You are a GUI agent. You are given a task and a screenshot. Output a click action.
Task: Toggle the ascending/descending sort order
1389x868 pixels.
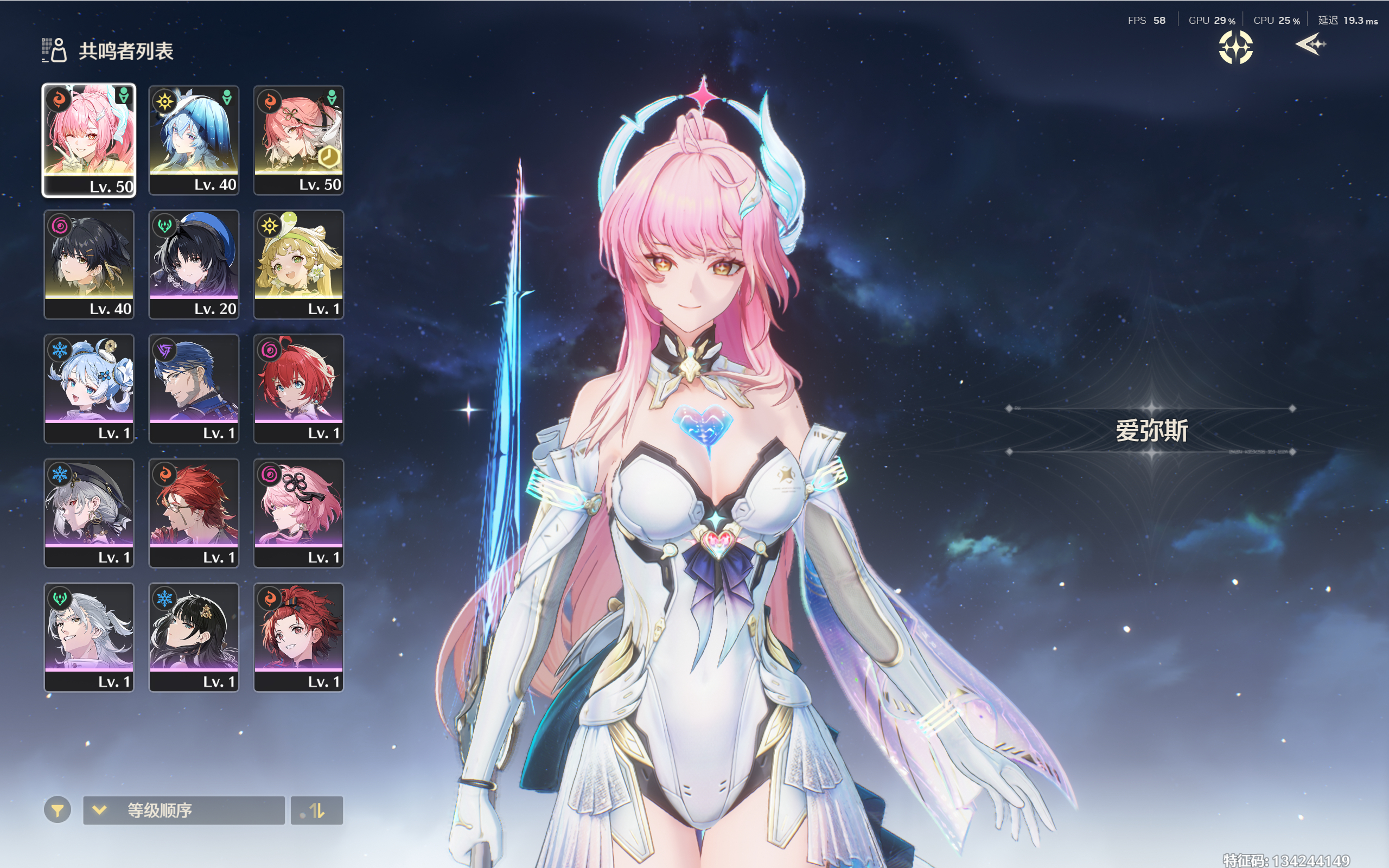click(317, 810)
